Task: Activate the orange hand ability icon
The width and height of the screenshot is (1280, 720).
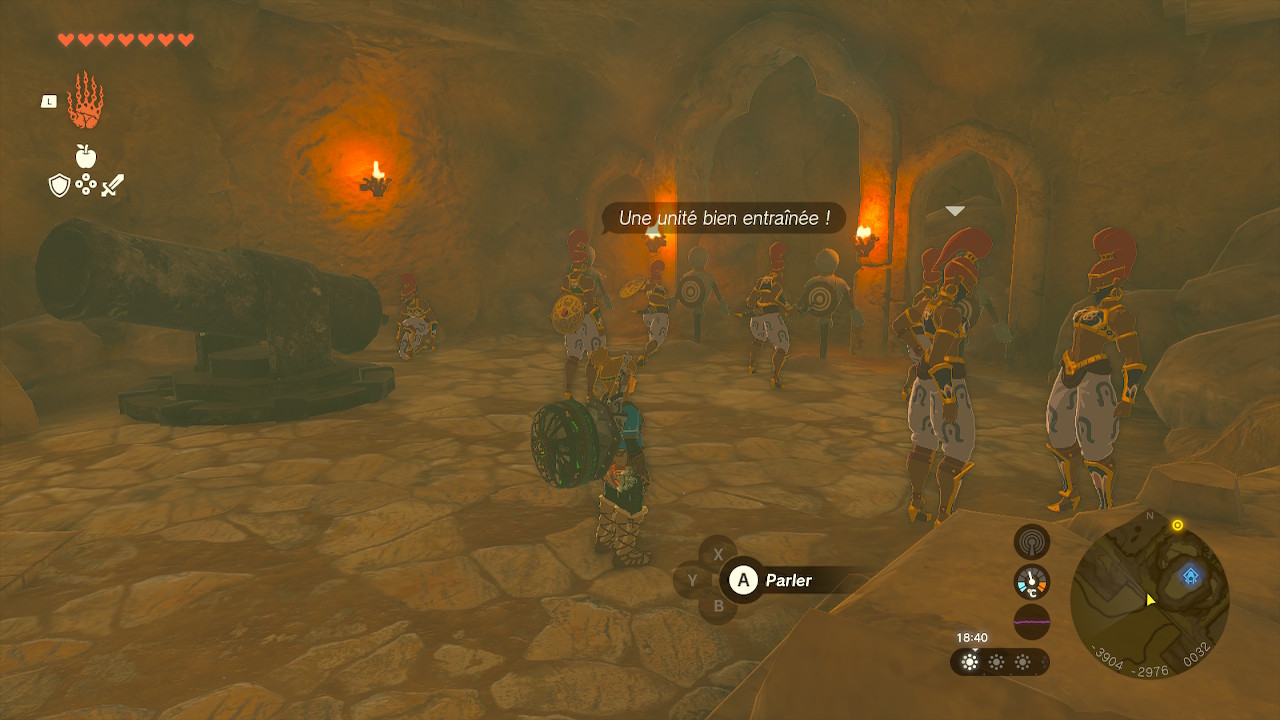Action: coord(85,101)
